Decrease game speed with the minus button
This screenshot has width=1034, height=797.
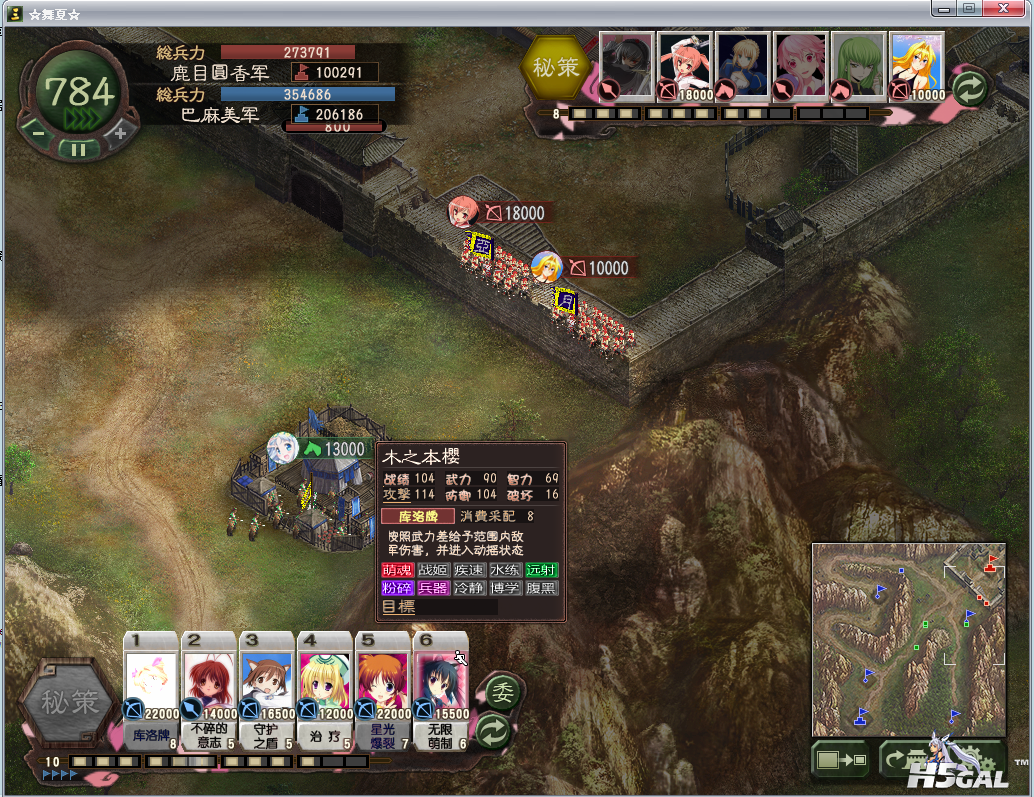[x=38, y=132]
